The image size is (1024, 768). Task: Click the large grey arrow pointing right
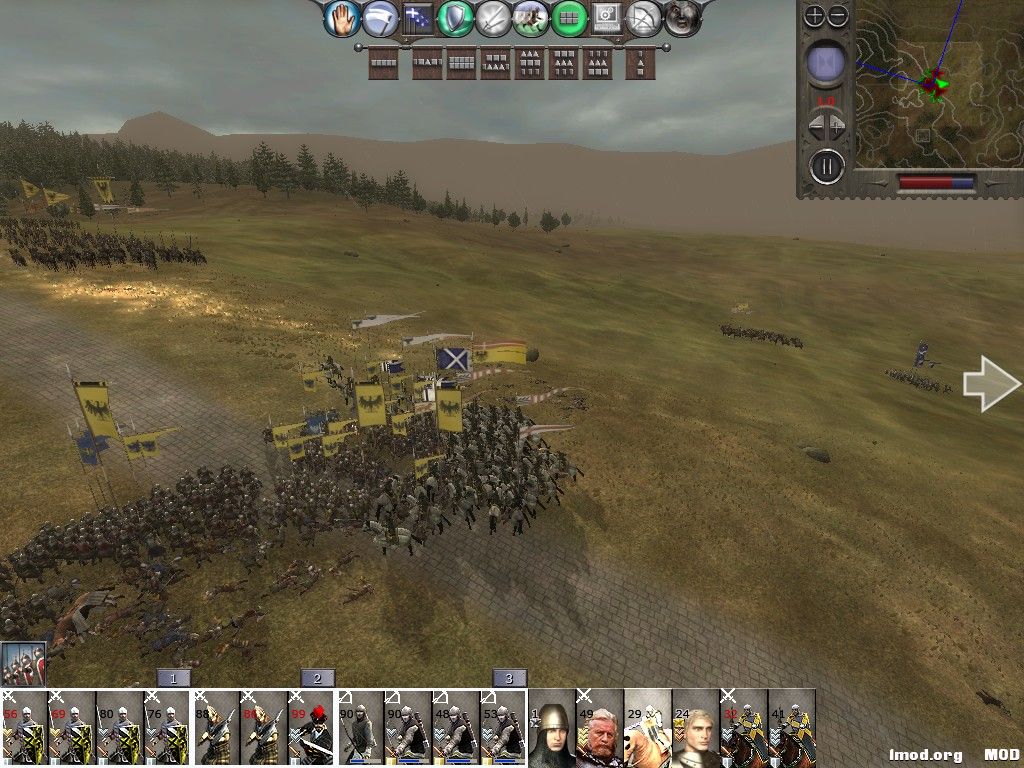[991, 384]
